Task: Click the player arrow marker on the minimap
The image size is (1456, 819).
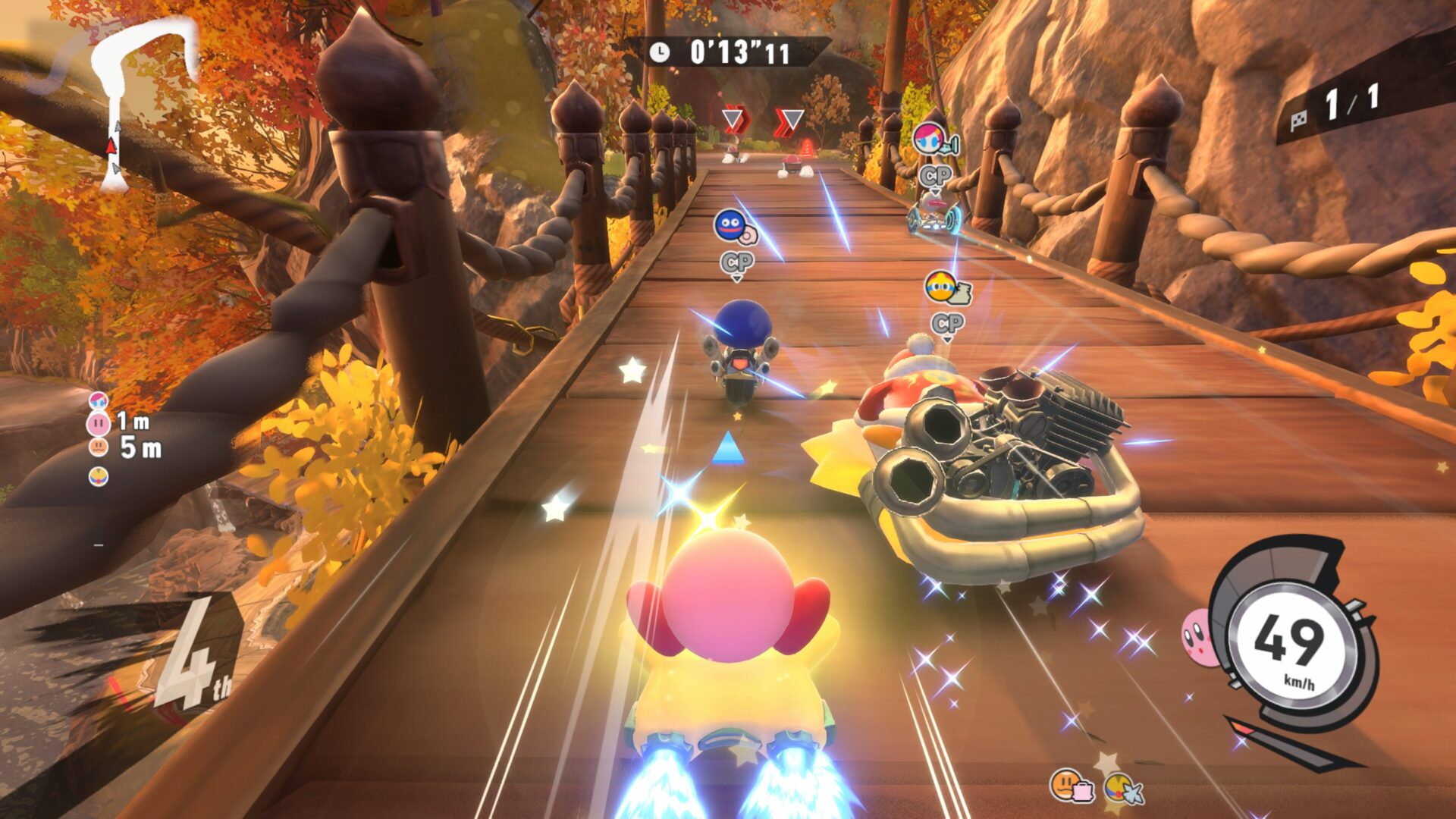Action: [x=111, y=146]
